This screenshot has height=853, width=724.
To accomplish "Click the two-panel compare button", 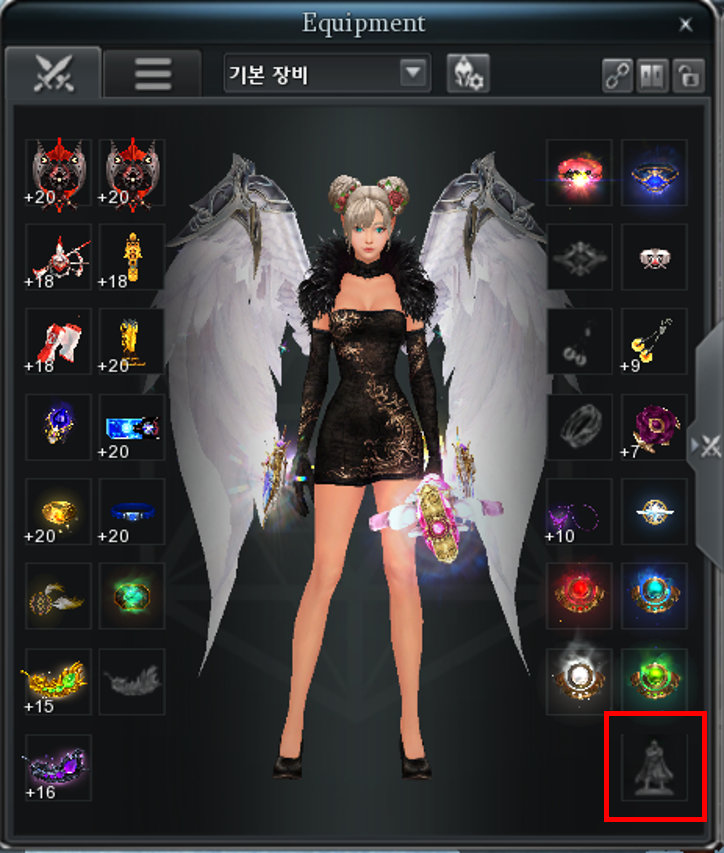I will [x=651, y=76].
